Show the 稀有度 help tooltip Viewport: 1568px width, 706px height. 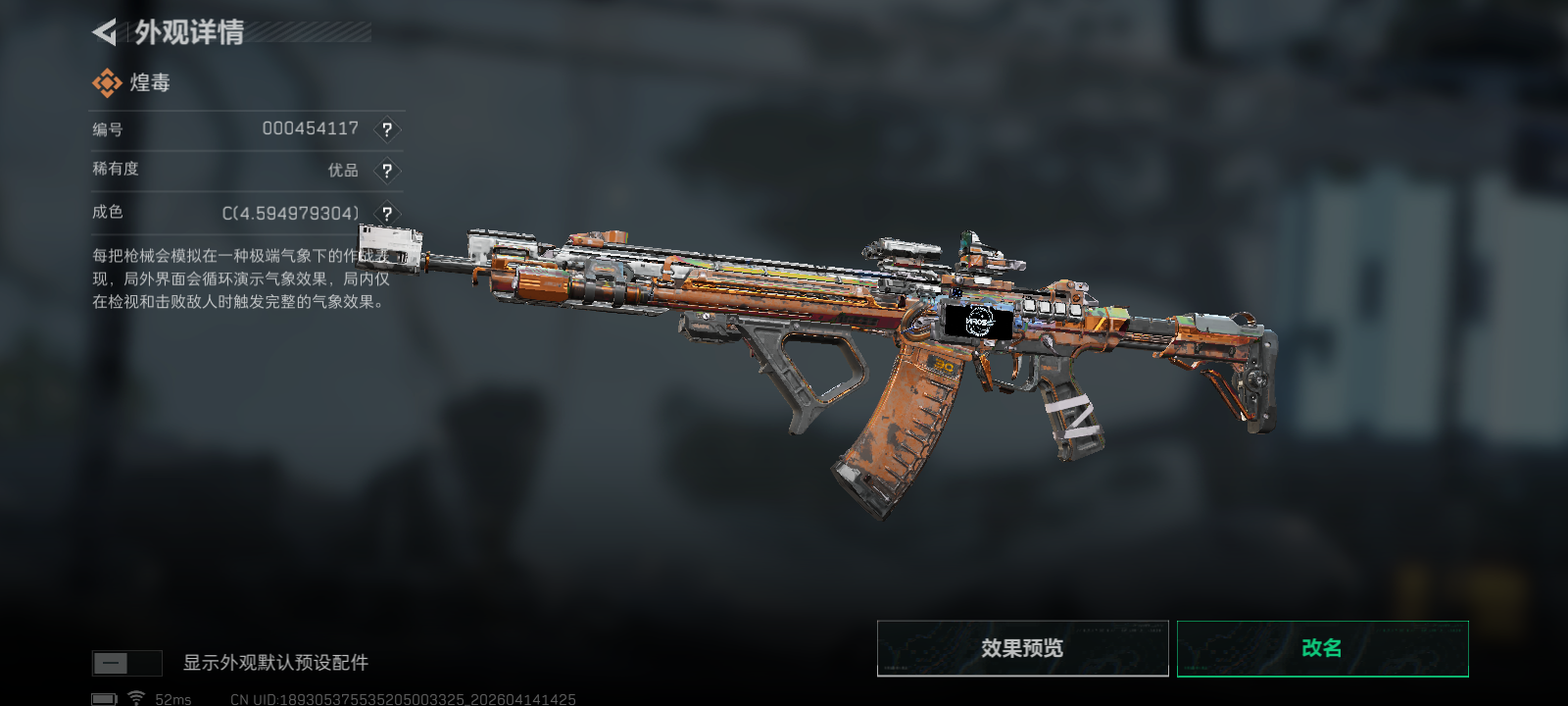point(387,171)
